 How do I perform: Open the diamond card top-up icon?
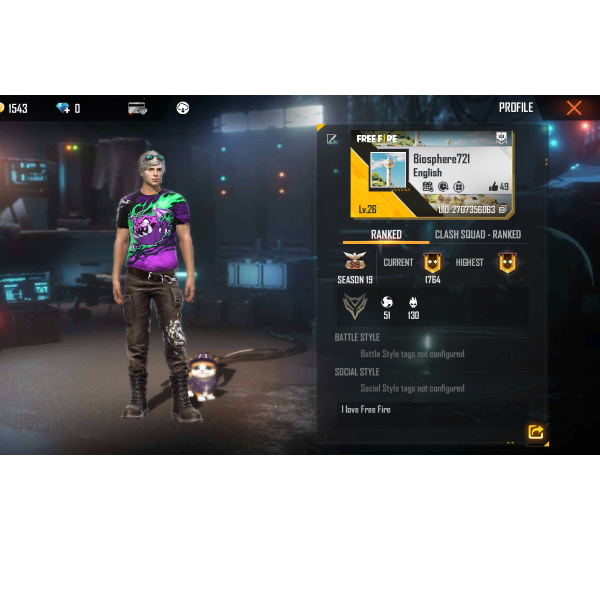(x=137, y=108)
